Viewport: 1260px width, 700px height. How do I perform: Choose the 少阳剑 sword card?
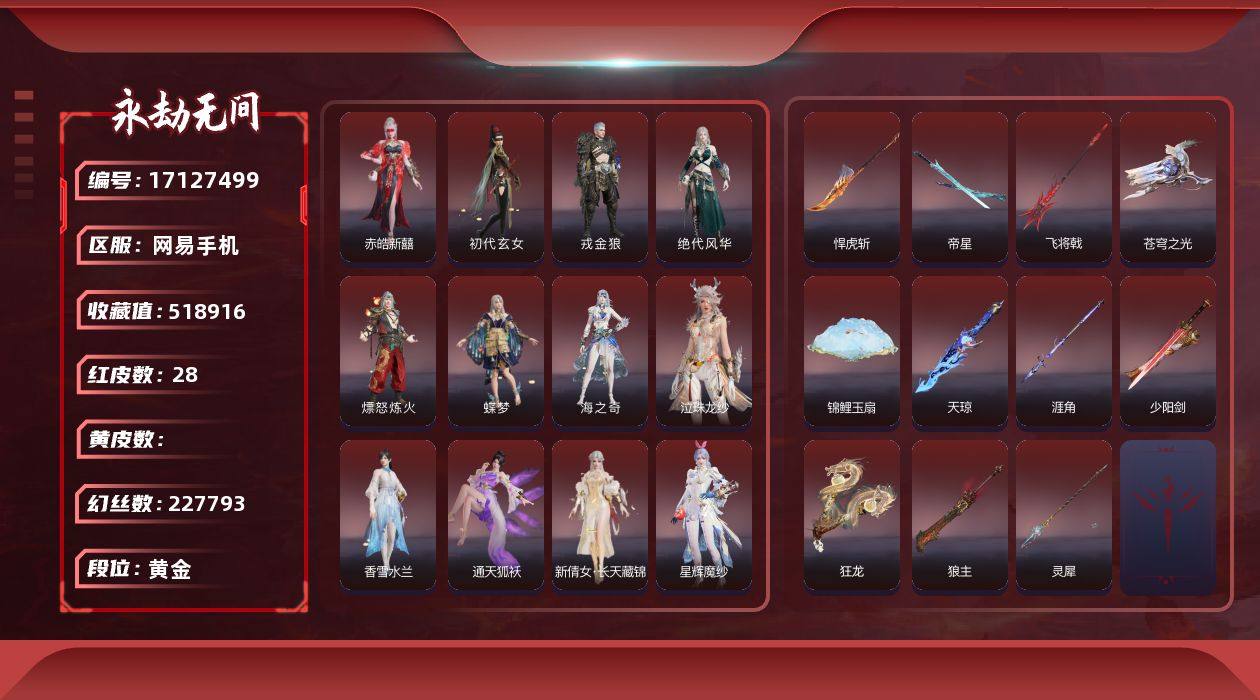[x=1168, y=351]
